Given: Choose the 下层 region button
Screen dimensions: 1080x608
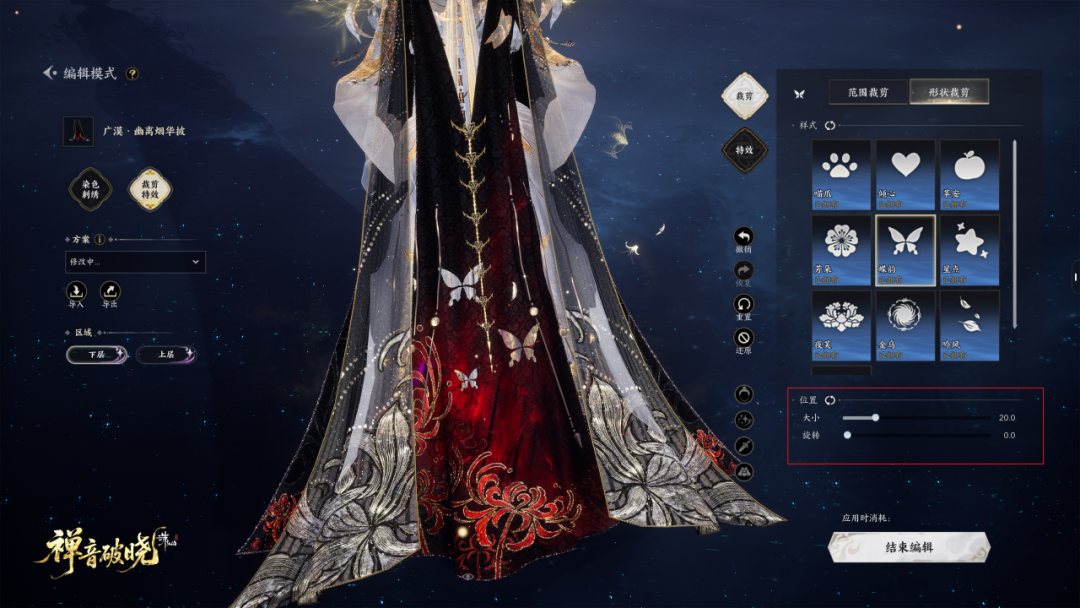Looking at the screenshot, I should pos(97,355).
